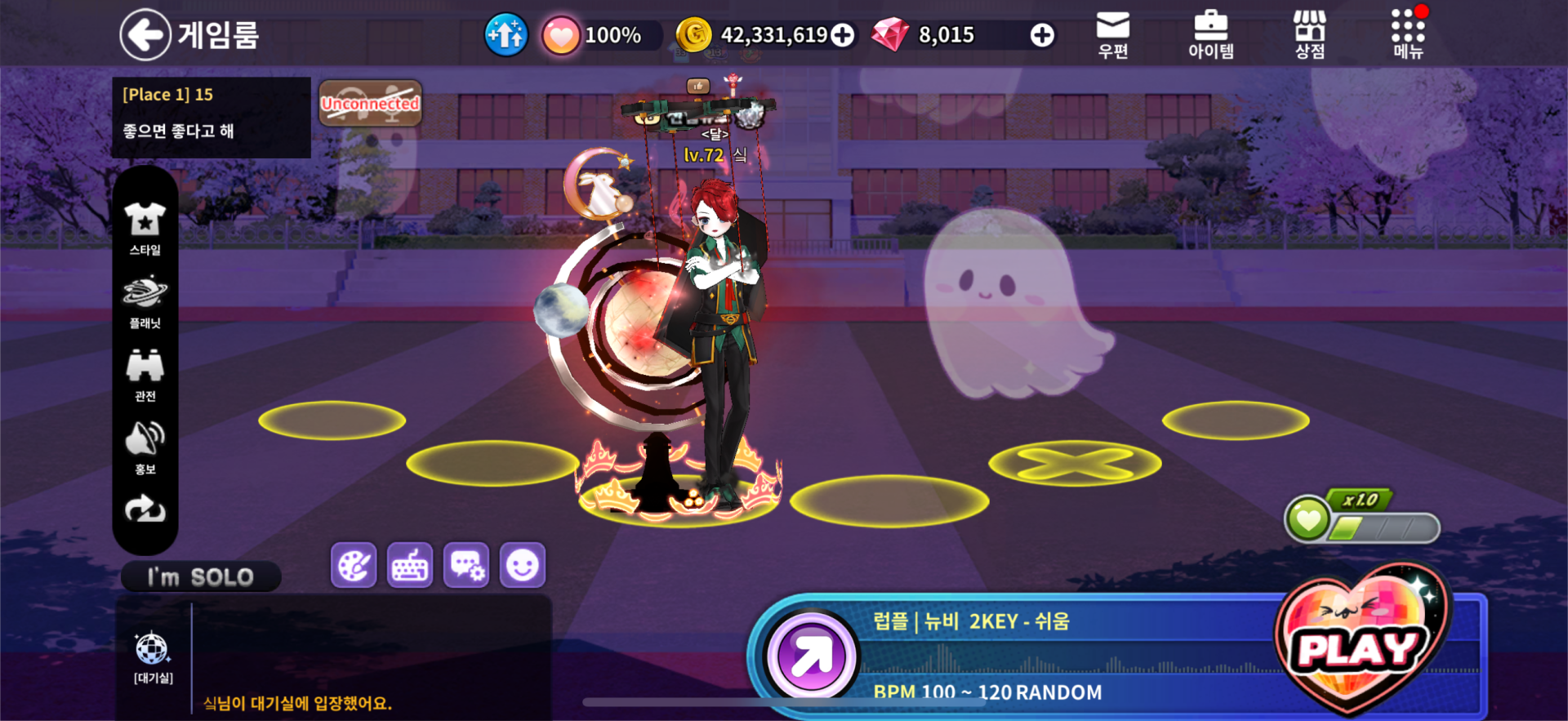1568x721 pixels.
Task: Visit the 상점 shop
Action: point(1309,35)
